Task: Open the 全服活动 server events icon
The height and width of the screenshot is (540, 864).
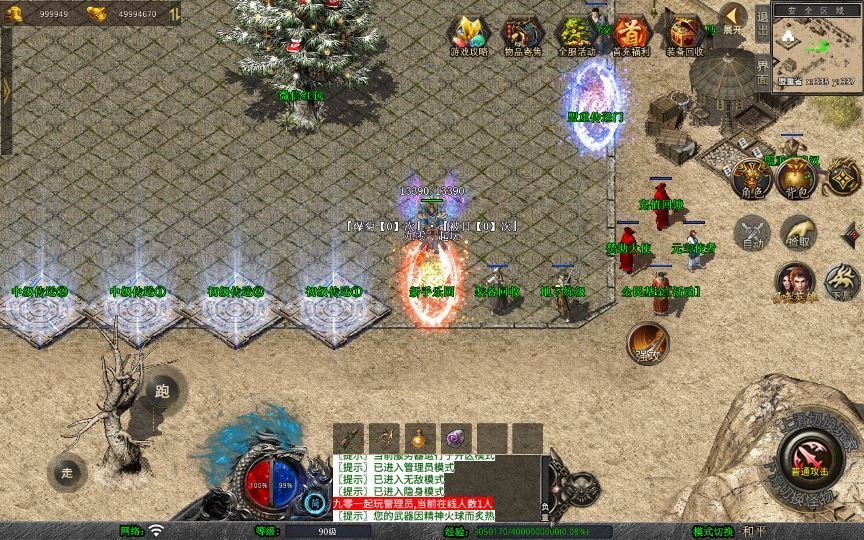Action: point(575,35)
